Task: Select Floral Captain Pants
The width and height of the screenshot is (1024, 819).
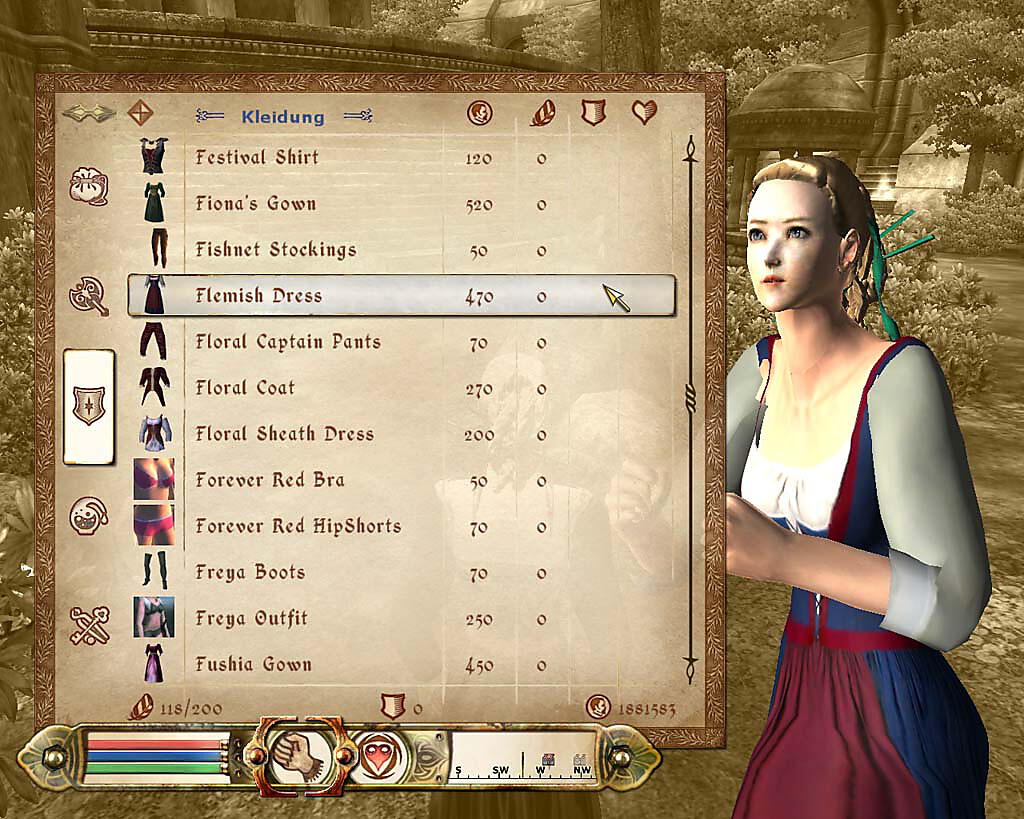Action: [x=288, y=341]
